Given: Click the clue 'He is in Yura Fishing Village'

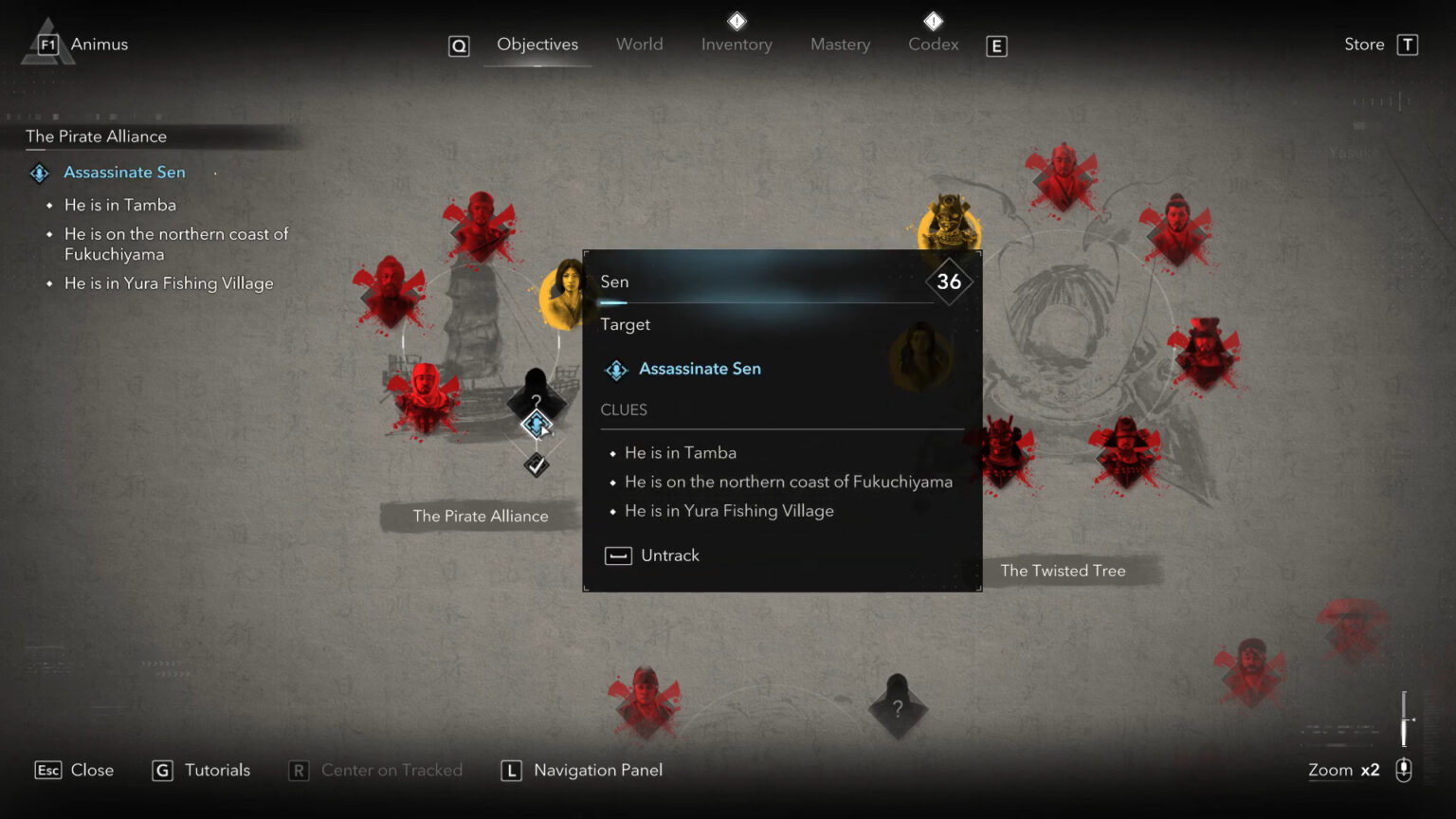Looking at the screenshot, I should (728, 510).
